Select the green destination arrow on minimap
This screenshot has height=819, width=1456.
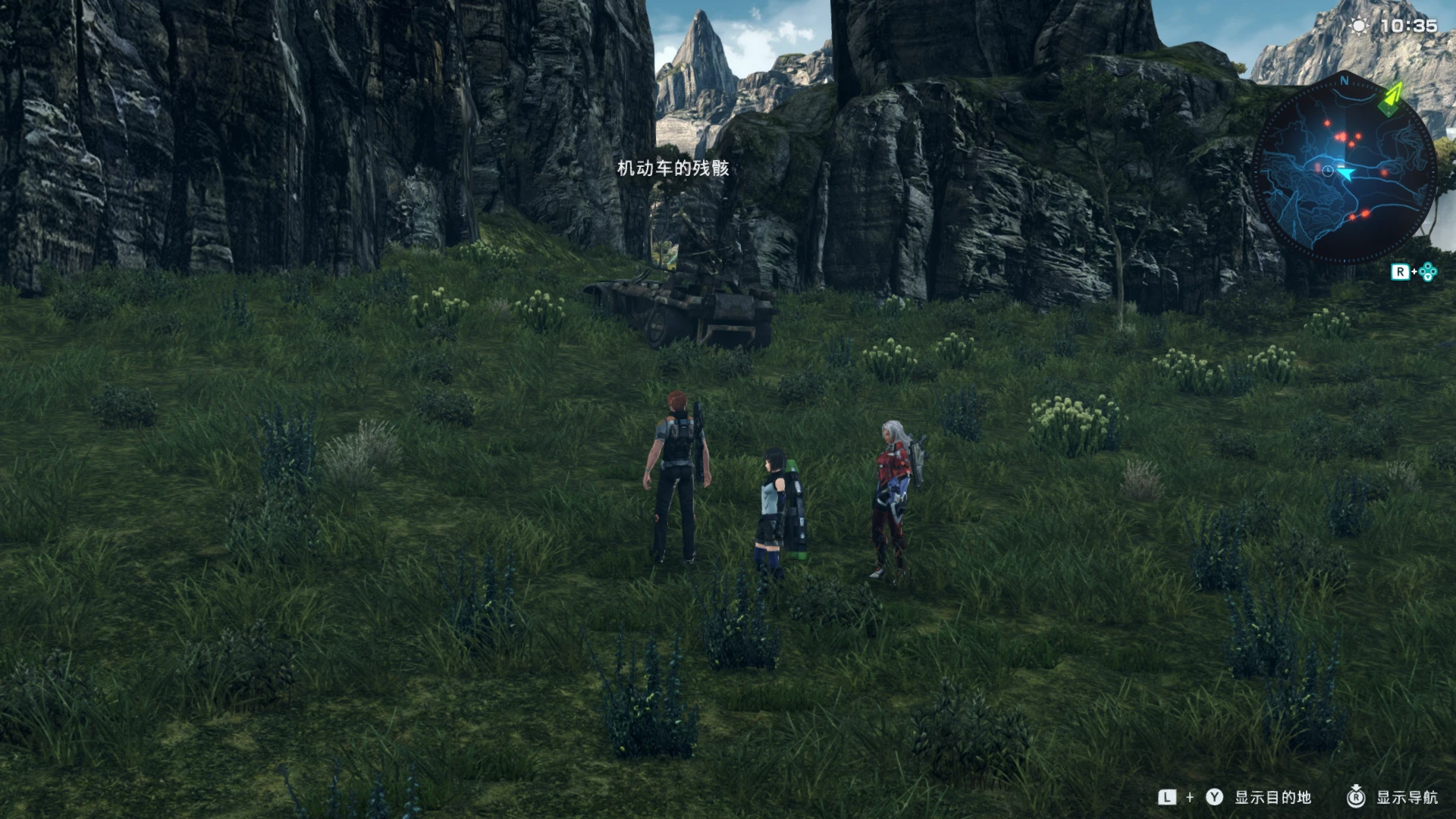[x=1390, y=99]
